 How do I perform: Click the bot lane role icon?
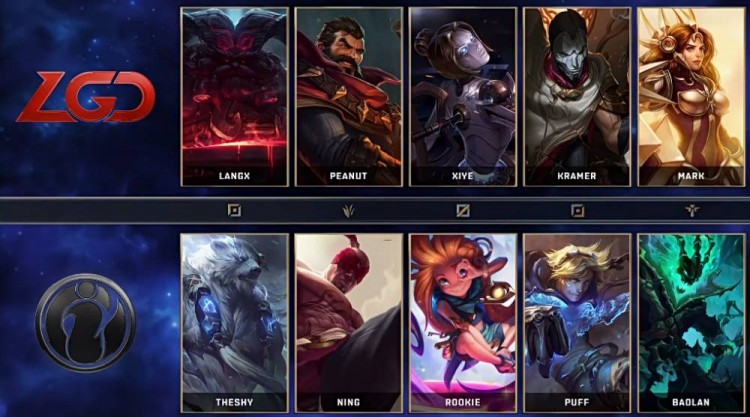click(577, 210)
